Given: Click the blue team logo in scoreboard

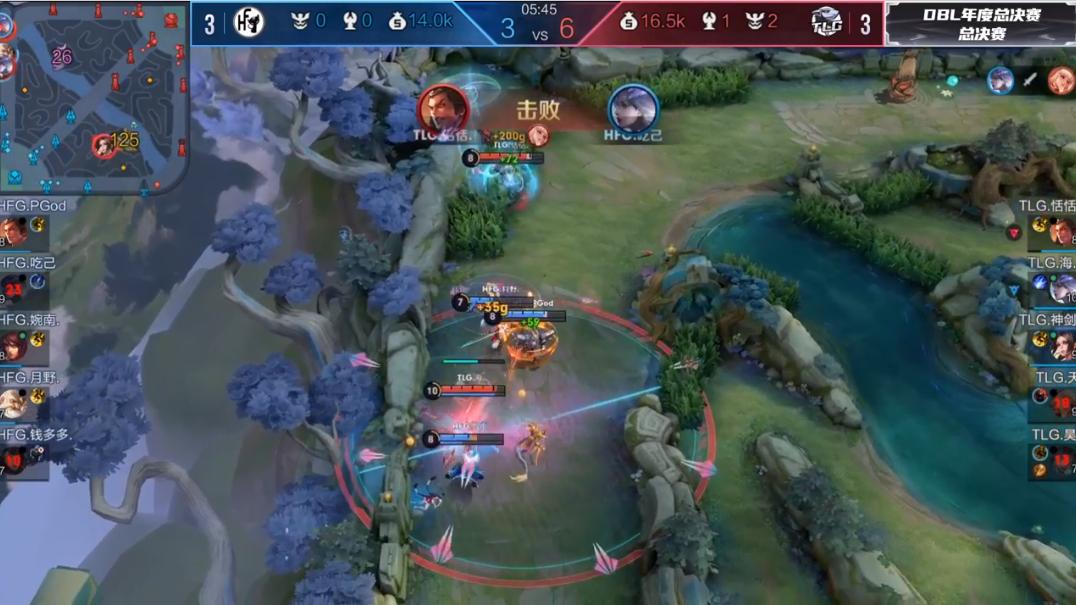Looking at the screenshot, I should click(x=248, y=22).
